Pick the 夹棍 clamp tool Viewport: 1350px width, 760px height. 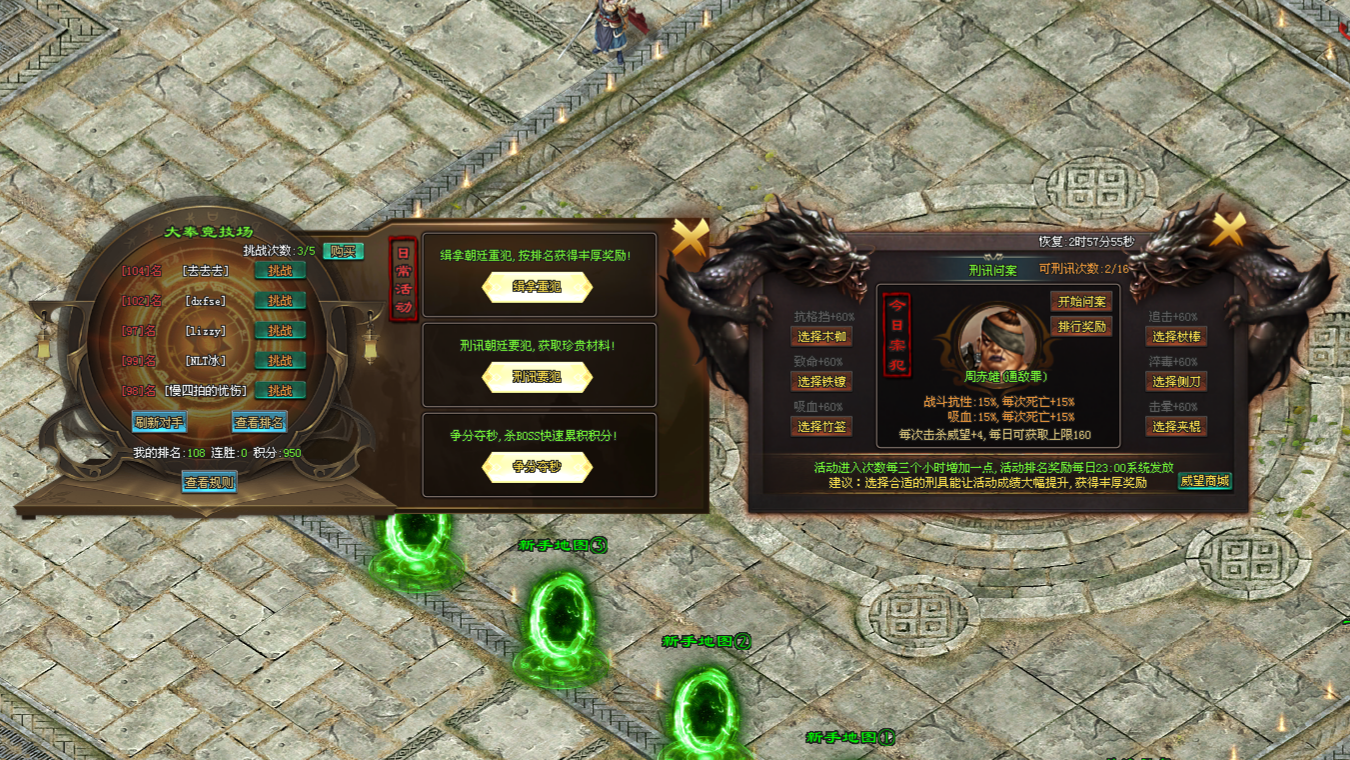pos(1176,427)
